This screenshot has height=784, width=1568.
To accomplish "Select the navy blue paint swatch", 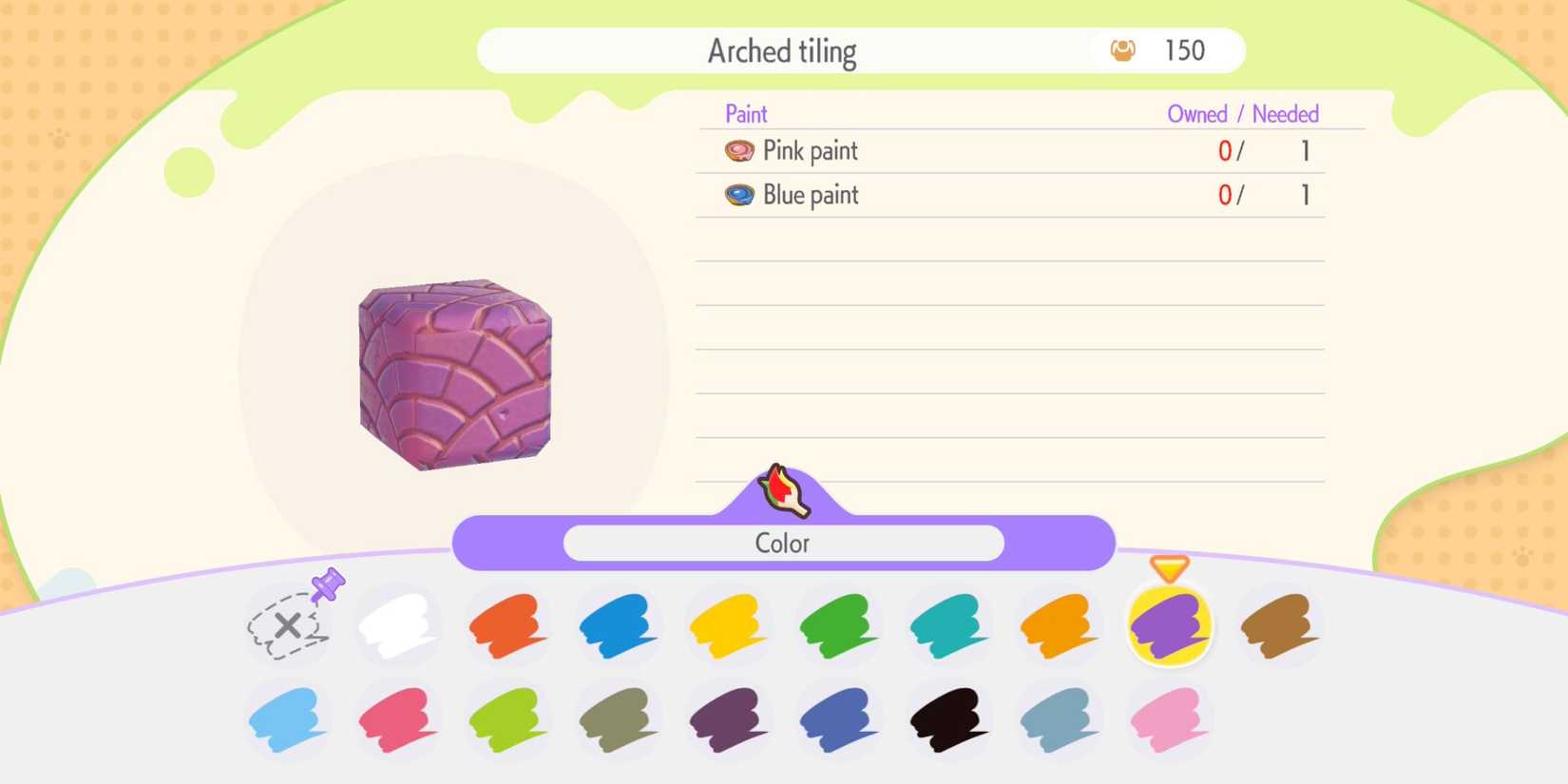I will click(x=839, y=720).
